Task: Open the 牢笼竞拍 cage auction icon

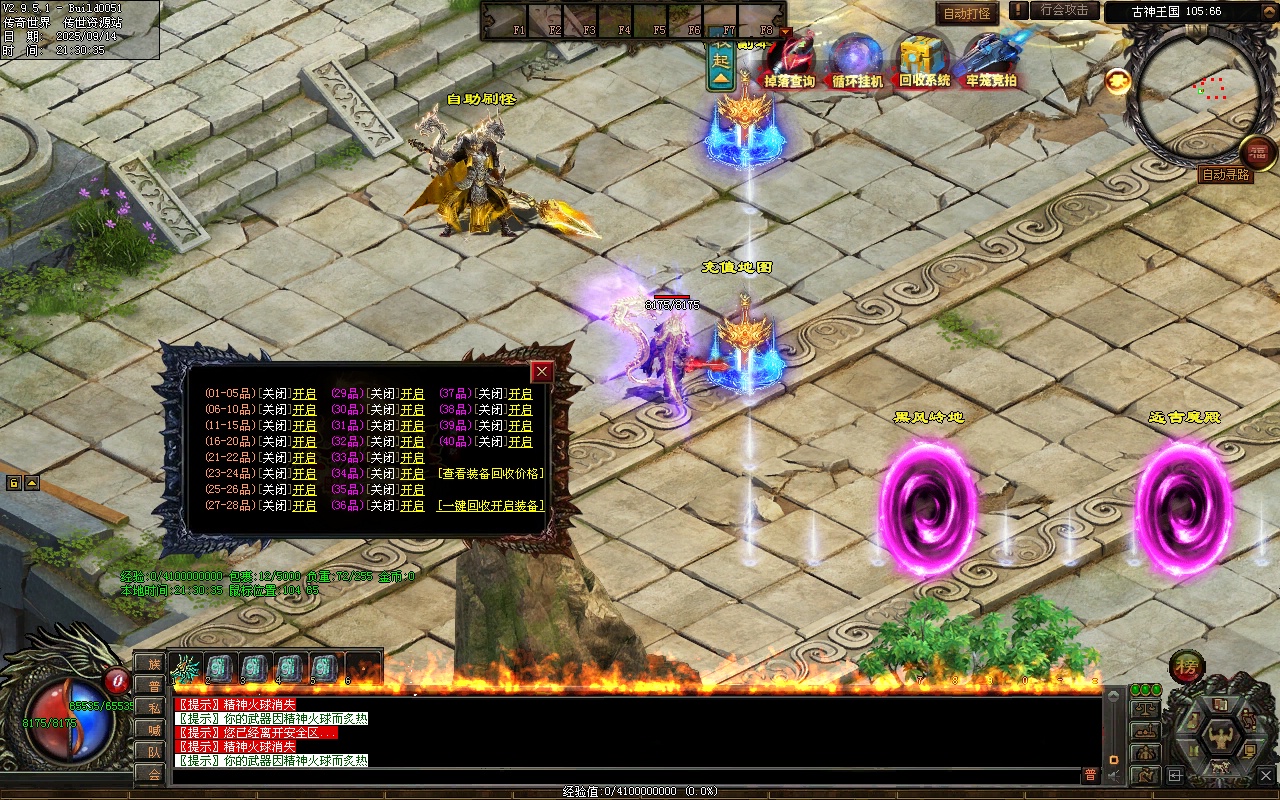Action: pos(991,61)
